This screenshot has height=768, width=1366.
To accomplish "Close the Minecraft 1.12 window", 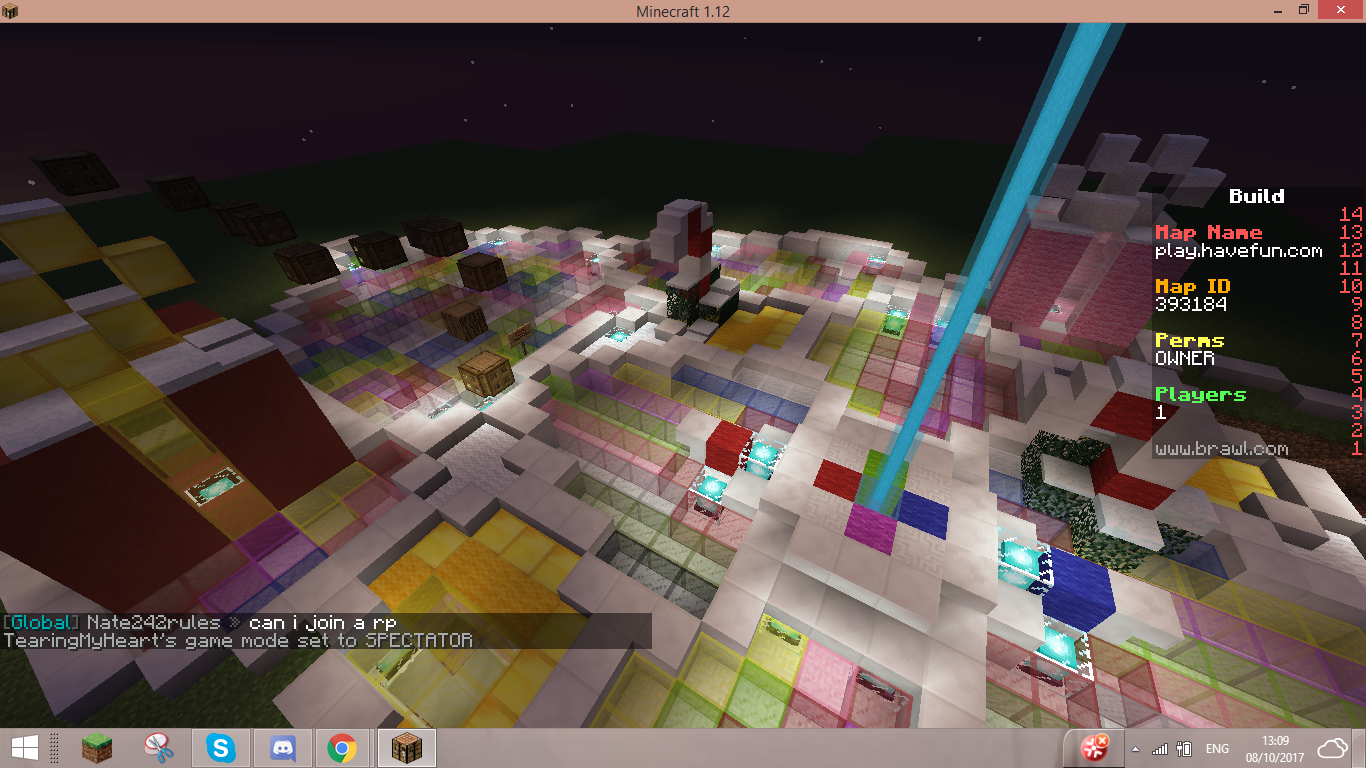I will click(1339, 10).
